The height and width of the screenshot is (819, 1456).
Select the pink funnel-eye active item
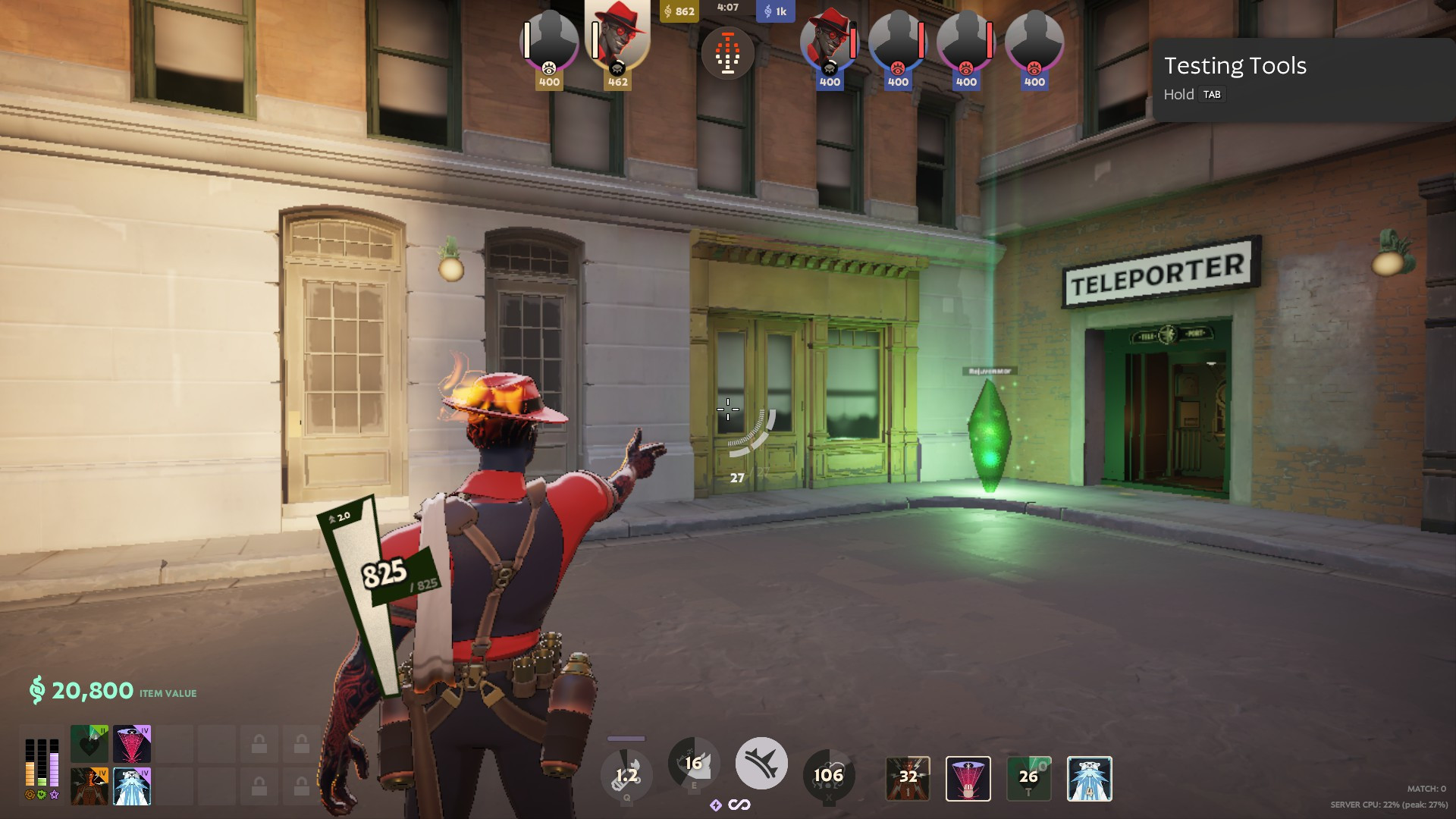pos(967,779)
